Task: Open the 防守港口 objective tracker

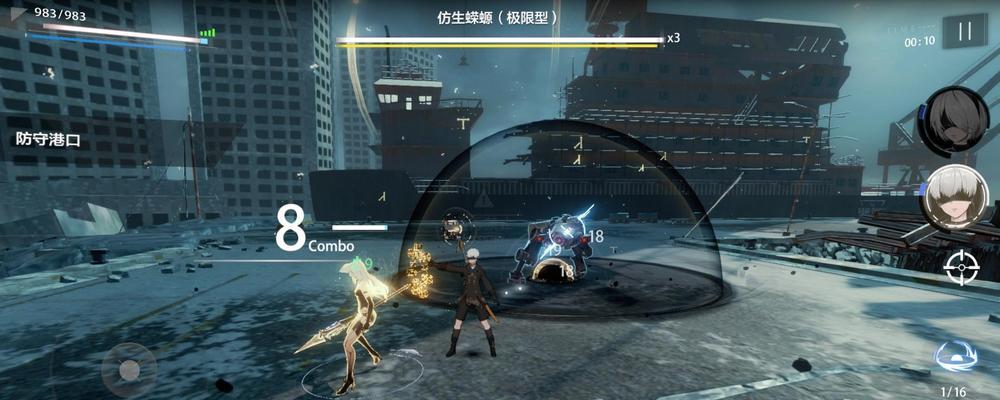Action: [48, 140]
